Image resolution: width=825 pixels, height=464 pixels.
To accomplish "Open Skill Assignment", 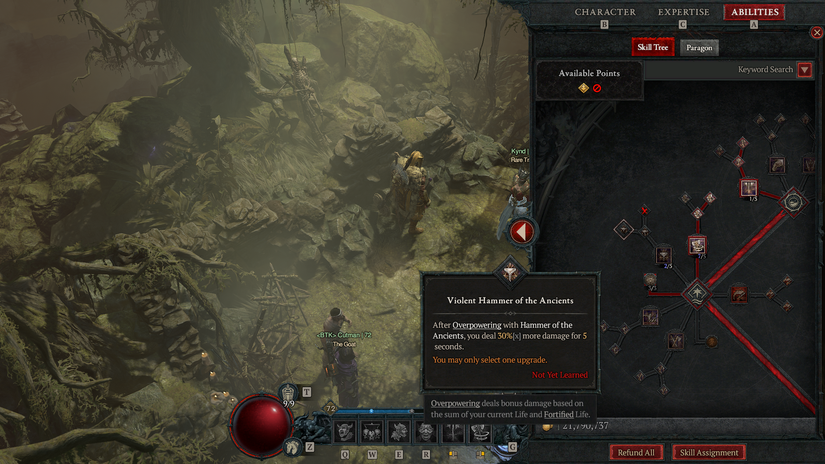I will [709, 453].
